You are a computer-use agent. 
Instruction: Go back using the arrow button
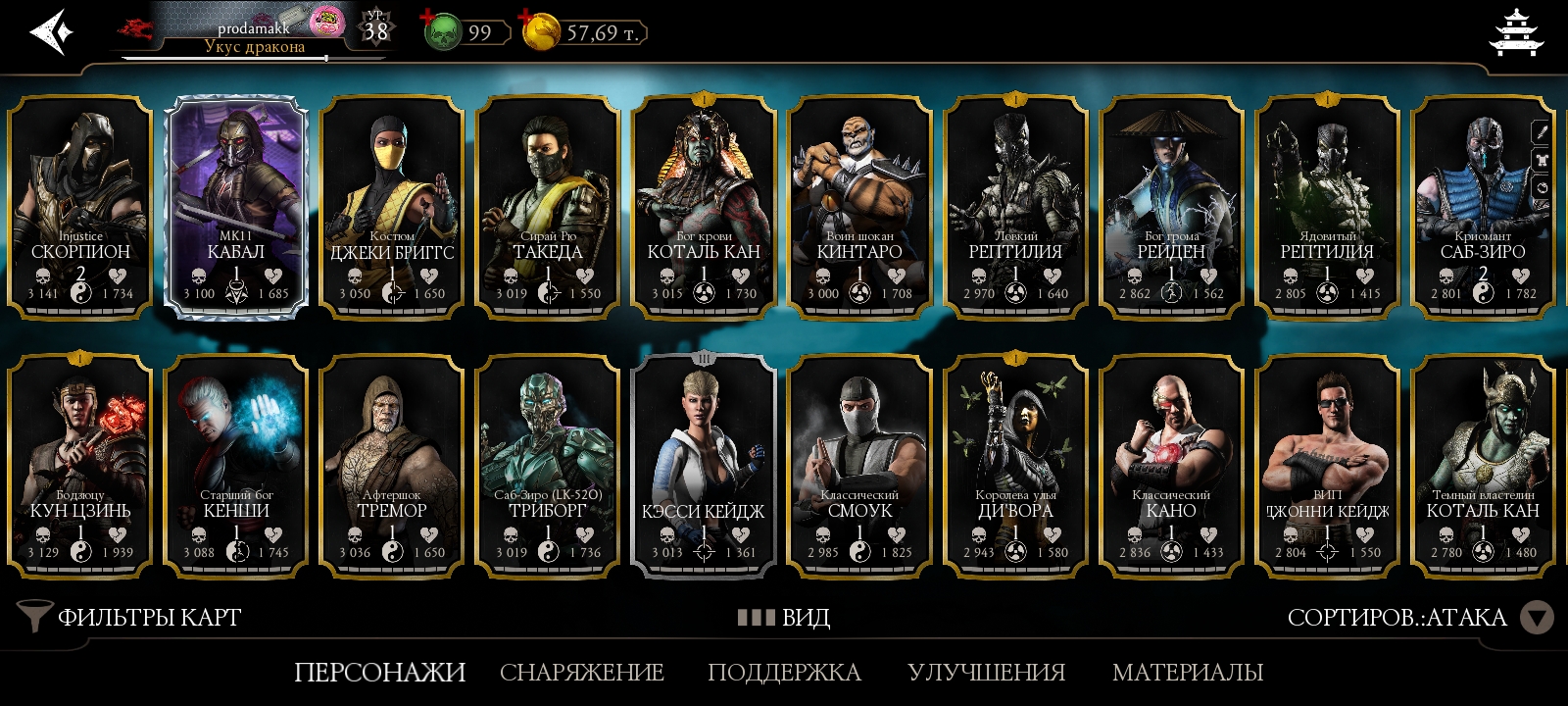pyautogui.click(x=51, y=32)
